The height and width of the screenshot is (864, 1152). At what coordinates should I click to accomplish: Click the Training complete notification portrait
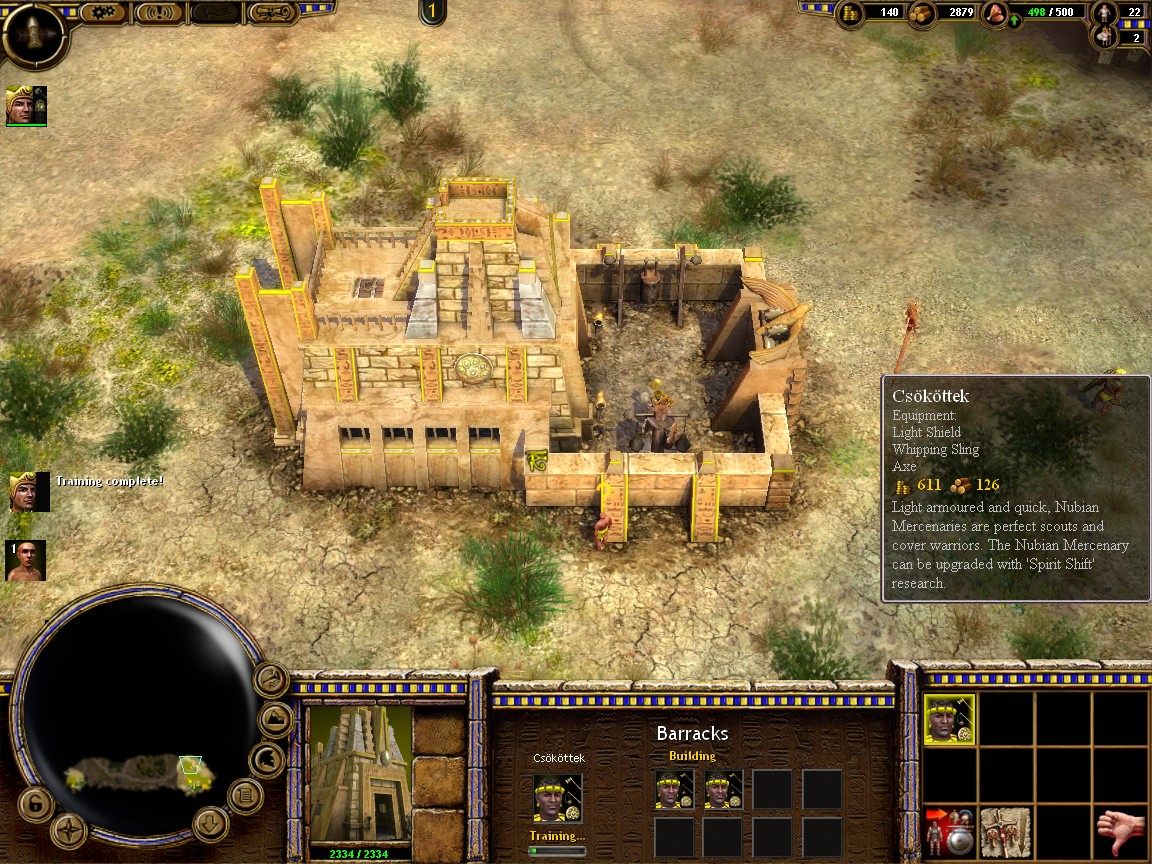(29, 491)
